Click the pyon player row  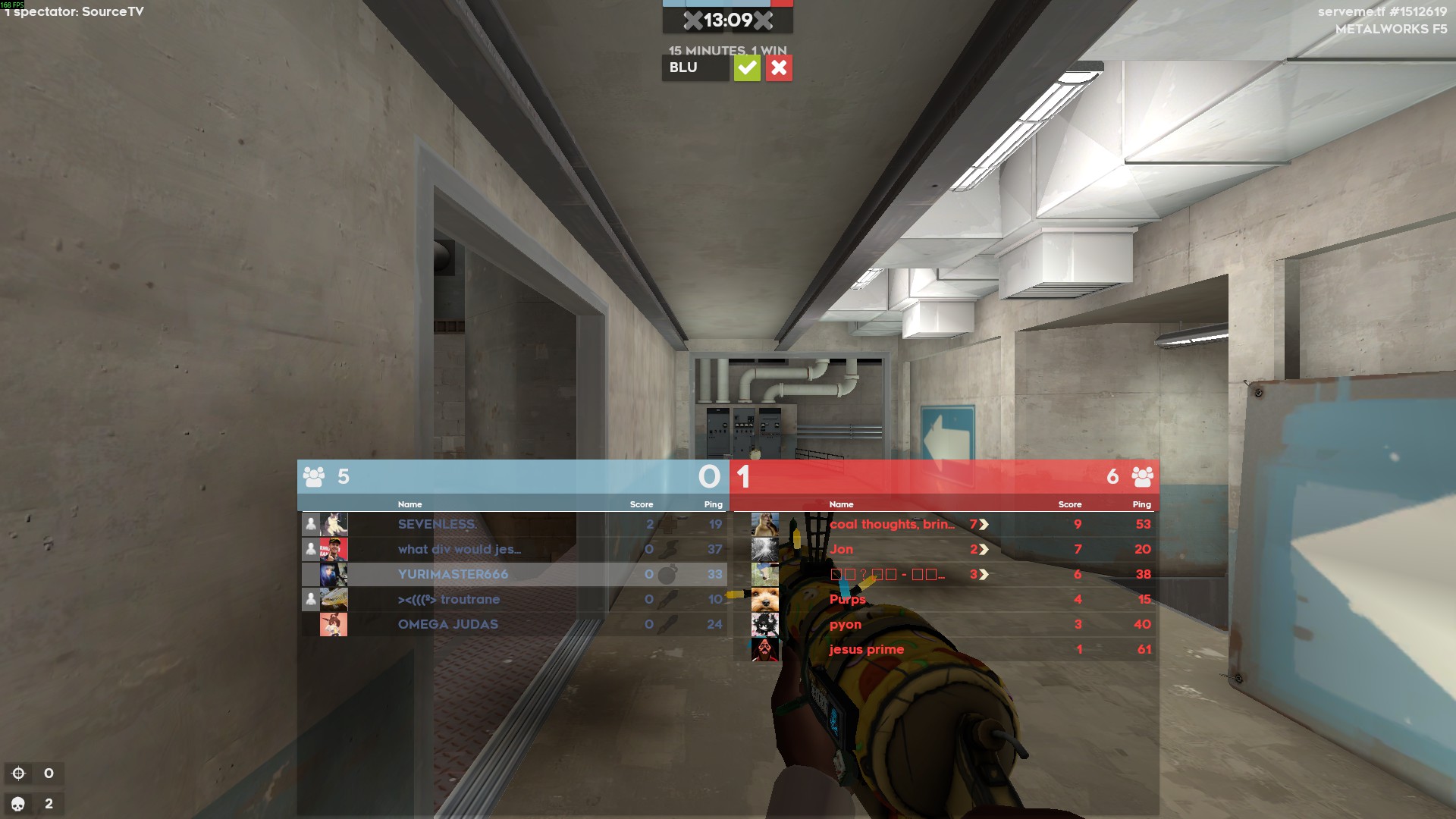[x=845, y=624]
